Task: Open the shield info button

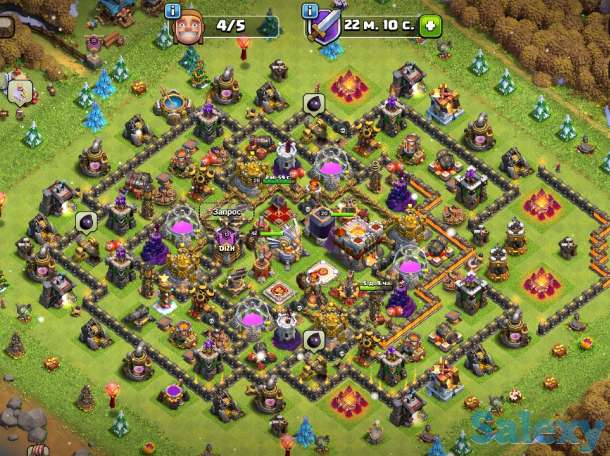Action: tap(311, 11)
